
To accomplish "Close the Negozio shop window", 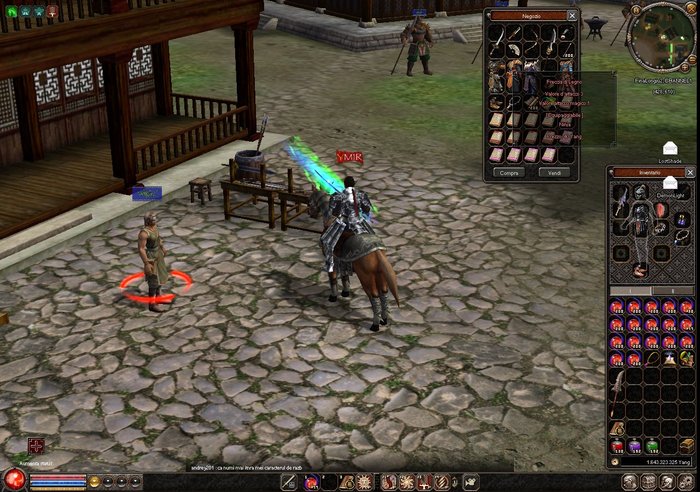I will (x=572, y=16).
